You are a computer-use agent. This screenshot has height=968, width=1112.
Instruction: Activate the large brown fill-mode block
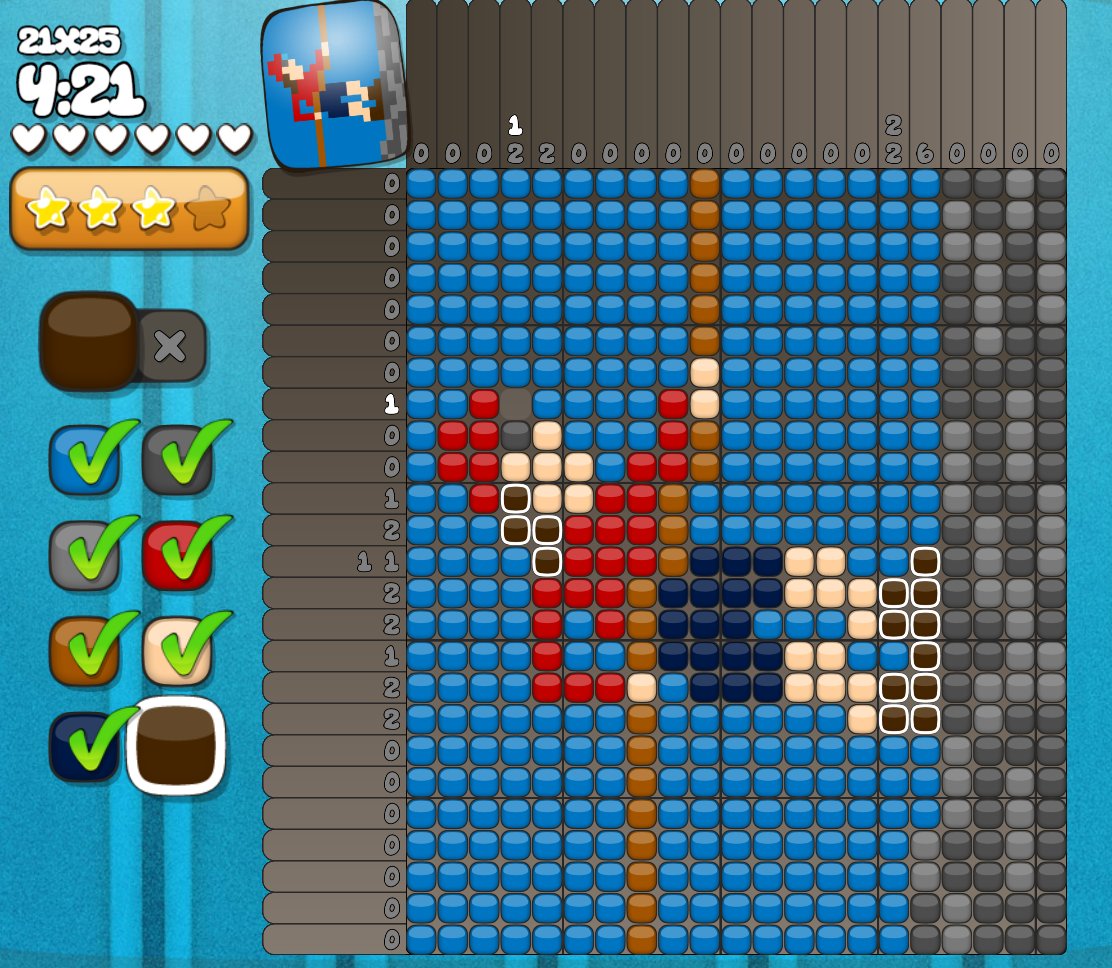pyautogui.click(x=89, y=342)
